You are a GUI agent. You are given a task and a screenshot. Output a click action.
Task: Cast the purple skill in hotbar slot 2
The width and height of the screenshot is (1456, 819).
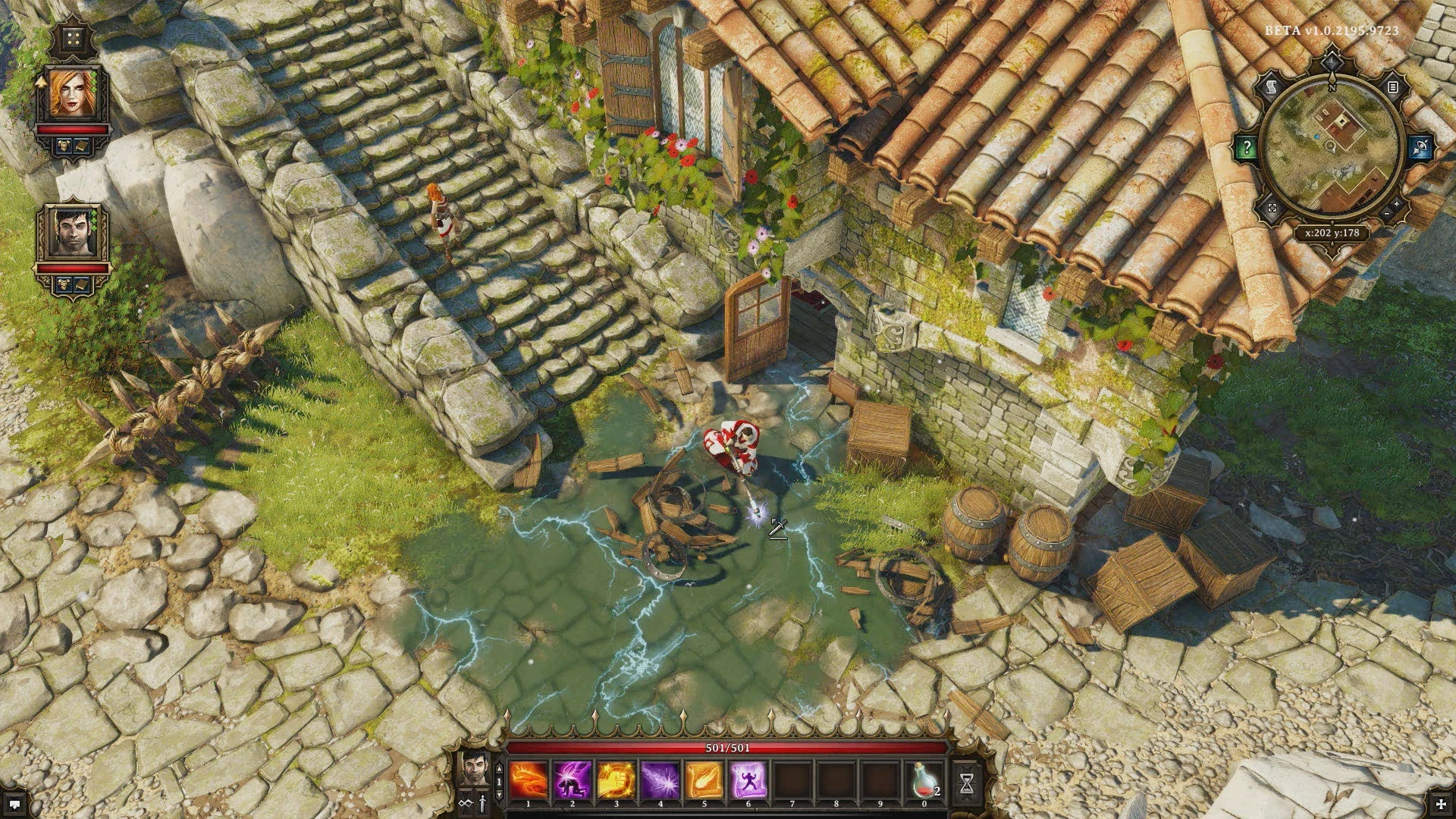[572, 779]
